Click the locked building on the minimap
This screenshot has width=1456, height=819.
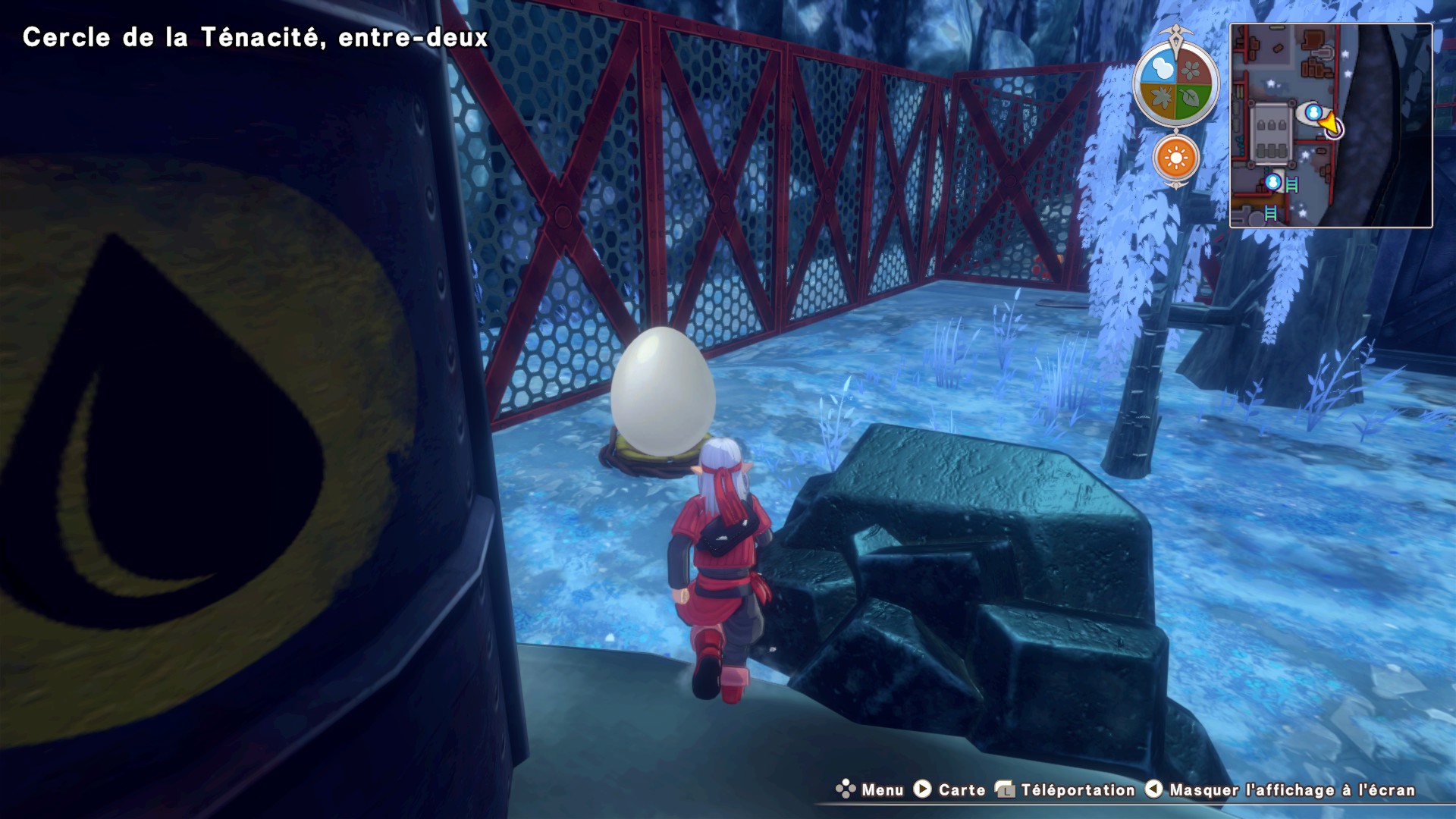tap(1272, 134)
